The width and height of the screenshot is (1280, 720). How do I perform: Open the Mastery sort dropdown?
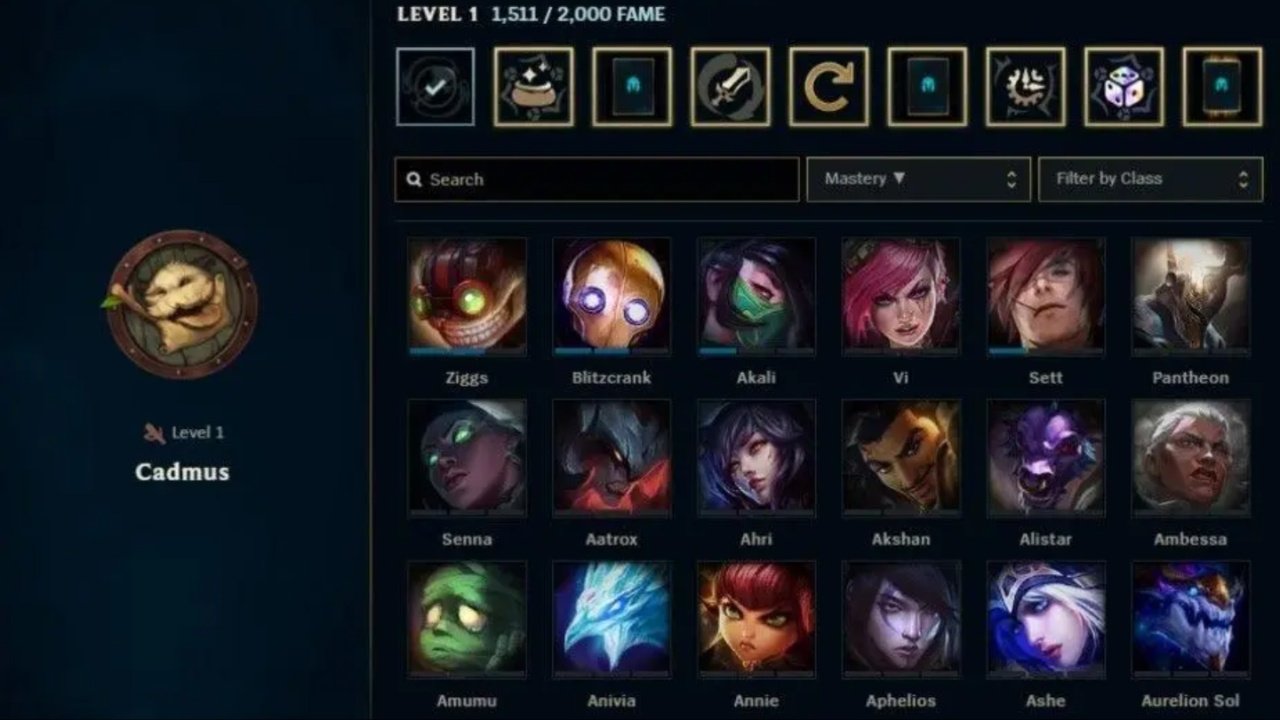[900, 179]
